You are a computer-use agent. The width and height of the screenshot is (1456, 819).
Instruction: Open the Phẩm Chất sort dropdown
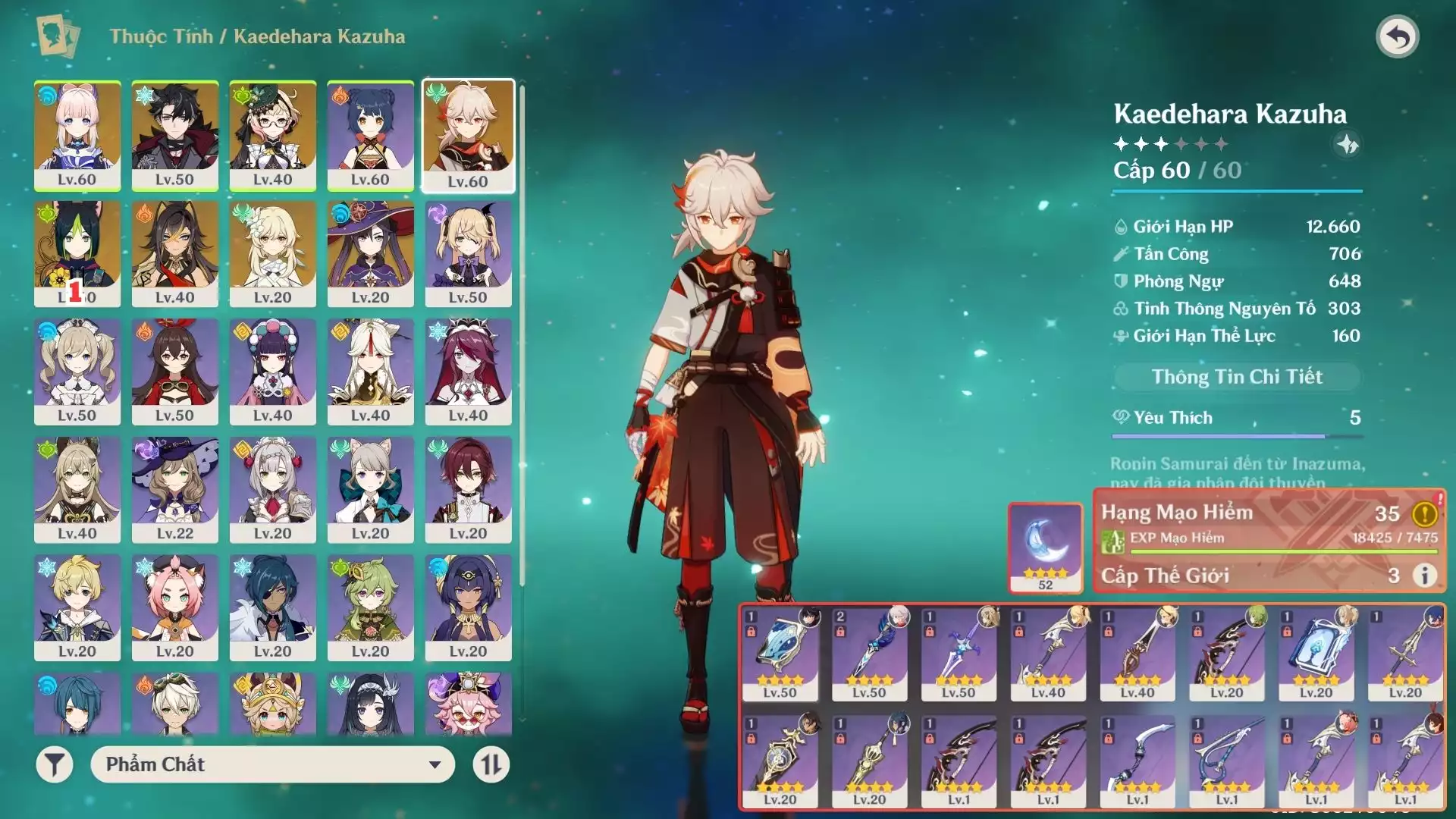click(x=272, y=764)
